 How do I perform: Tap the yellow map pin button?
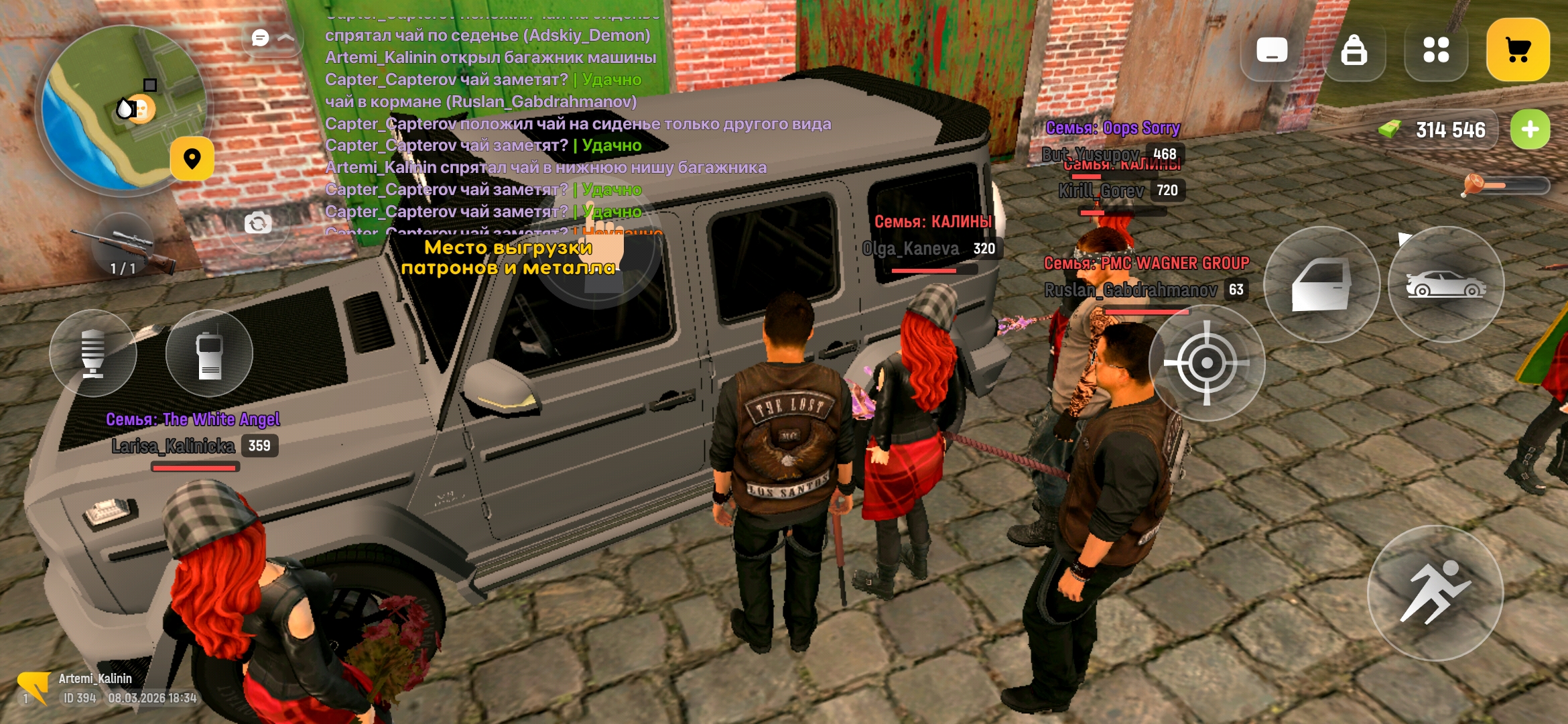point(192,159)
